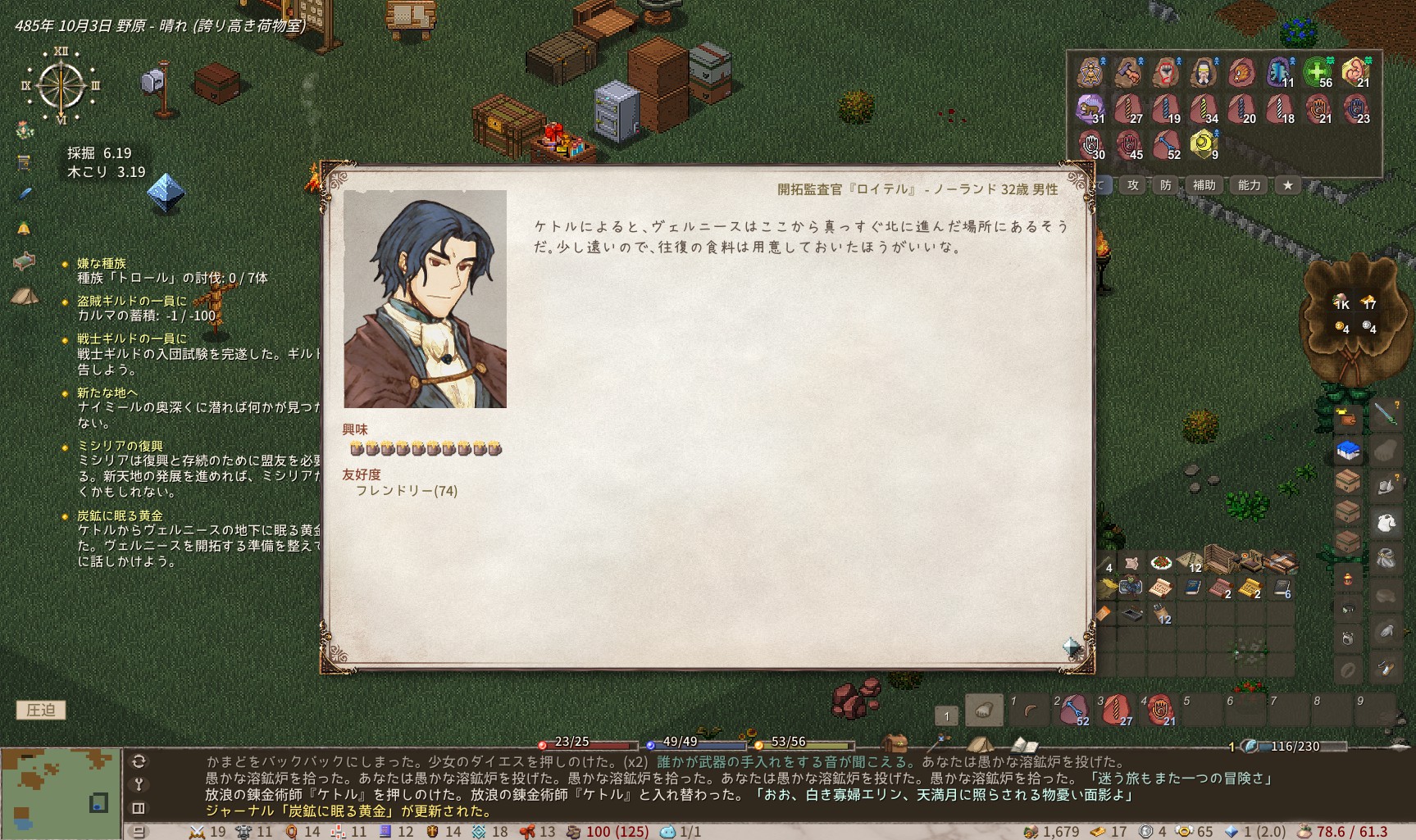This screenshot has height=840, width=1416.
Task: Advance dialogue with the crystal continue marker
Action: tap(1072, 647)
